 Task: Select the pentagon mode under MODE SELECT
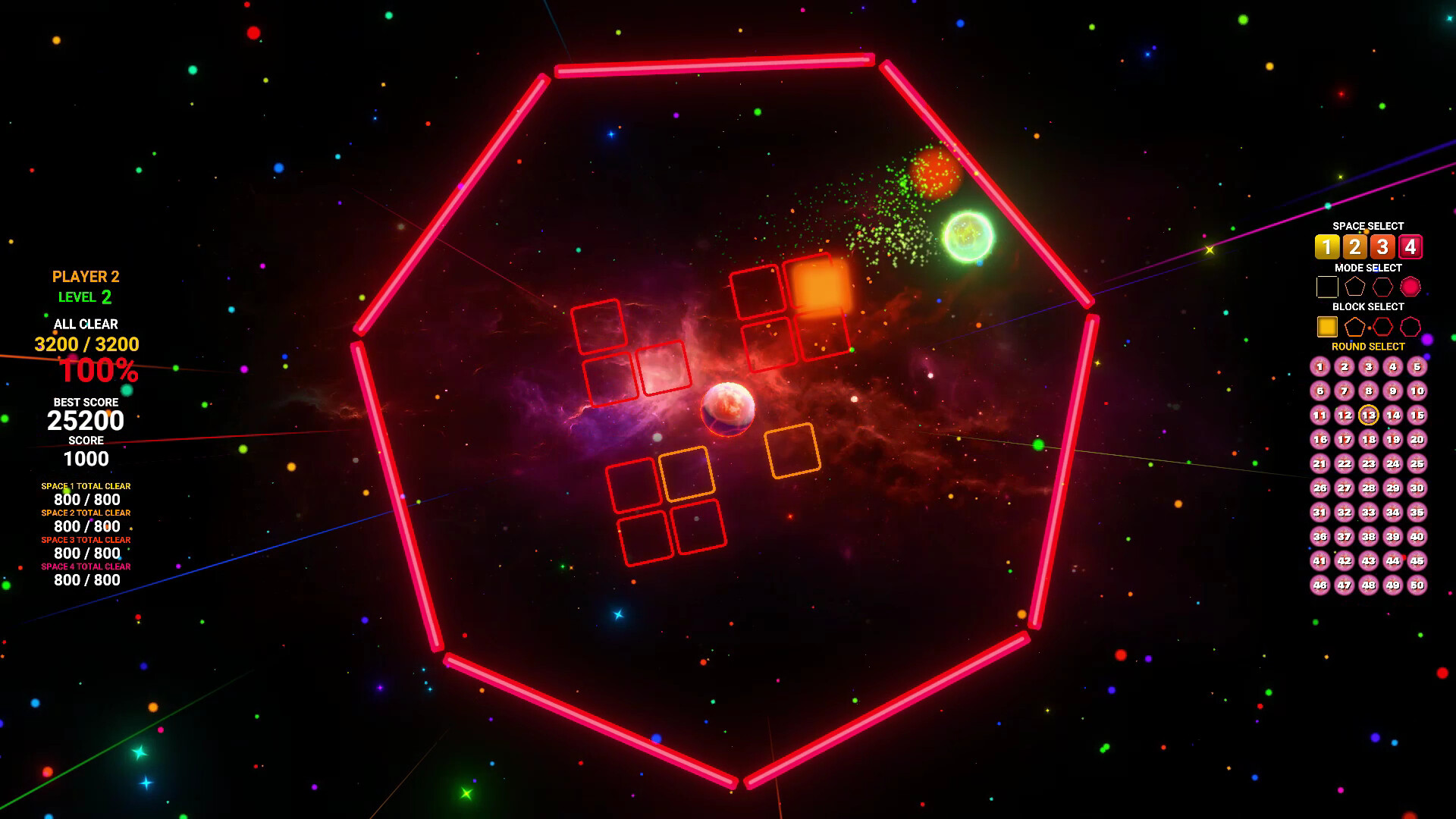[1355, 286]
